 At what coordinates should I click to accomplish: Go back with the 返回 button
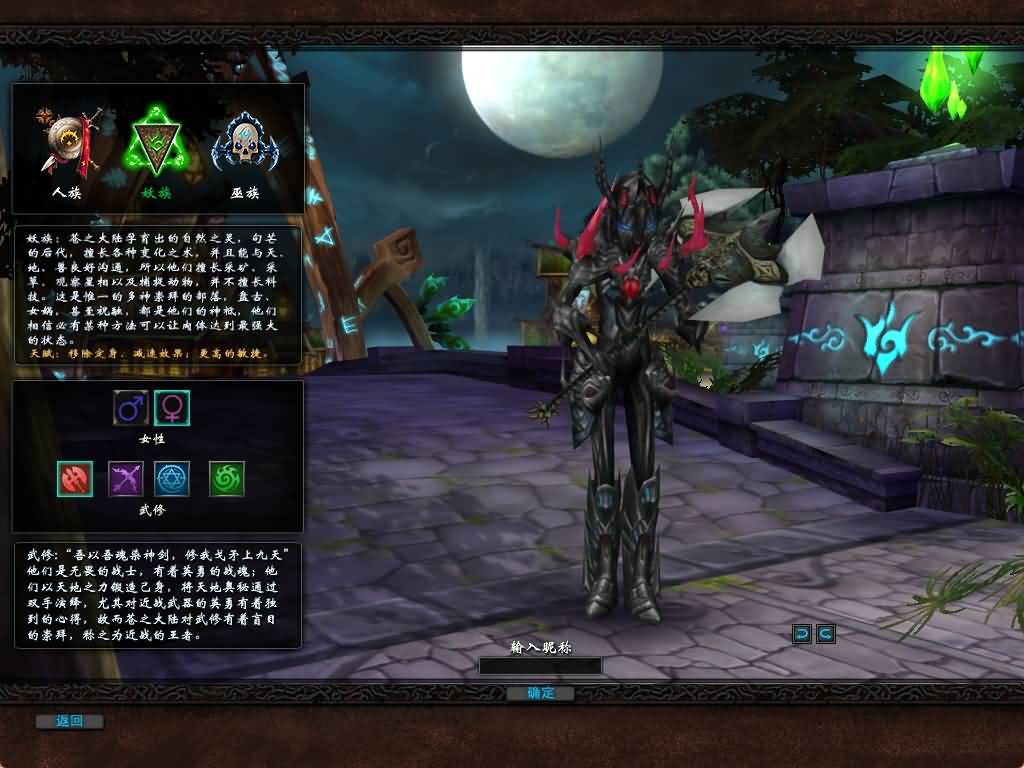[x=69, y=721]
